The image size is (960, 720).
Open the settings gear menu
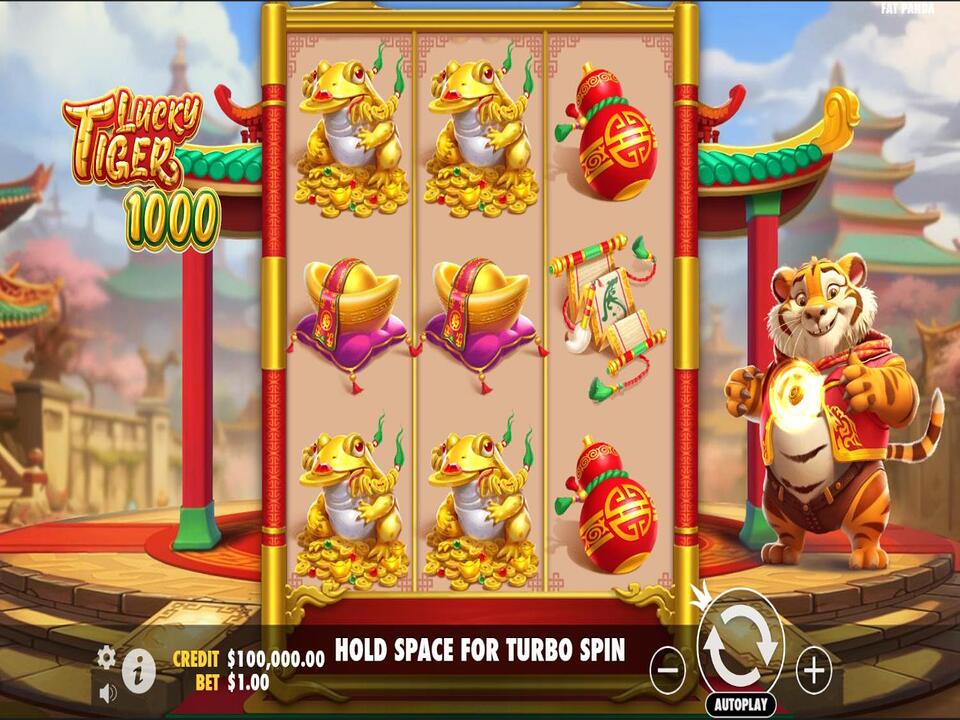coord(106,657)
